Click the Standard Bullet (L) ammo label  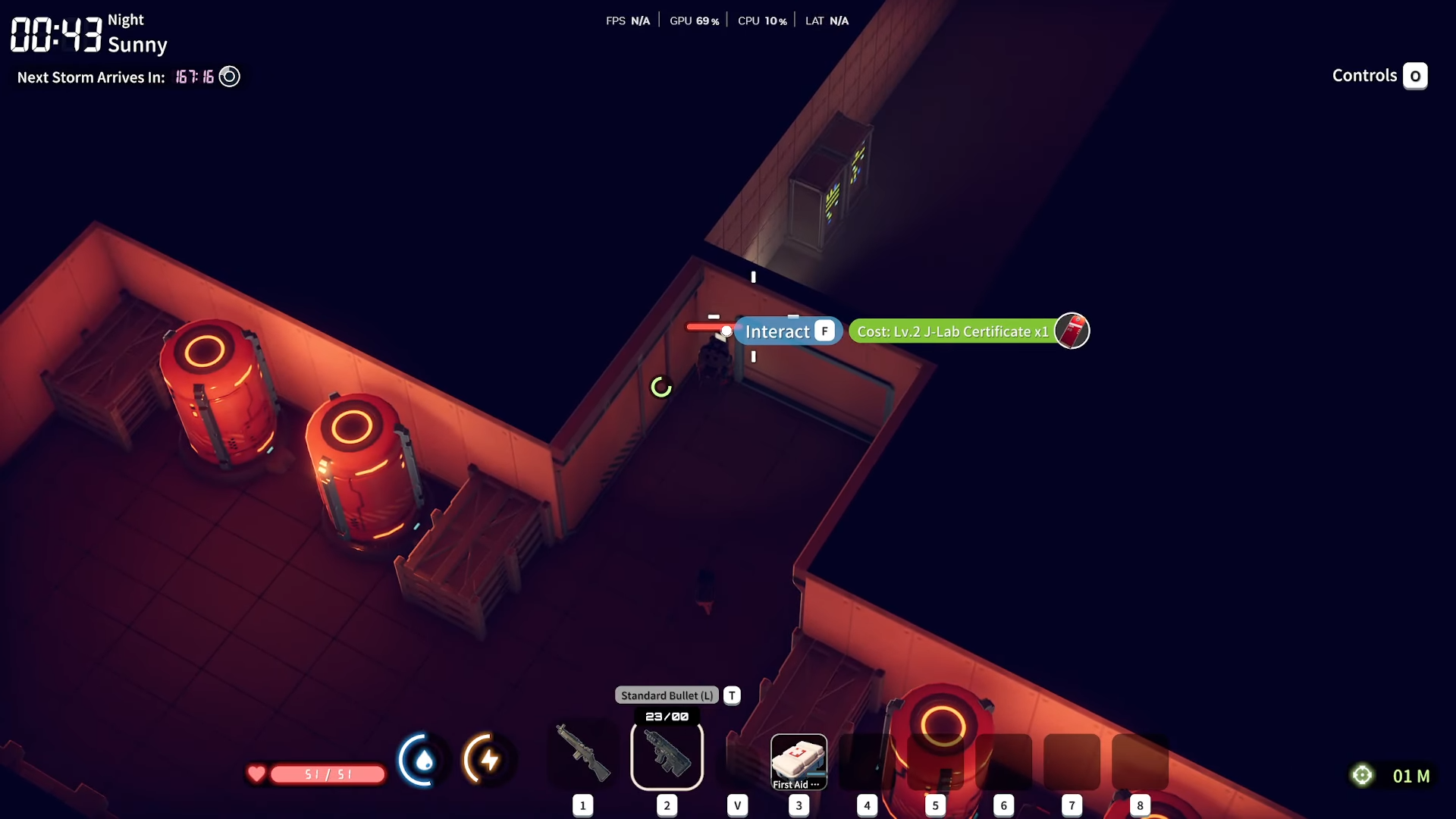click(667, 695)
